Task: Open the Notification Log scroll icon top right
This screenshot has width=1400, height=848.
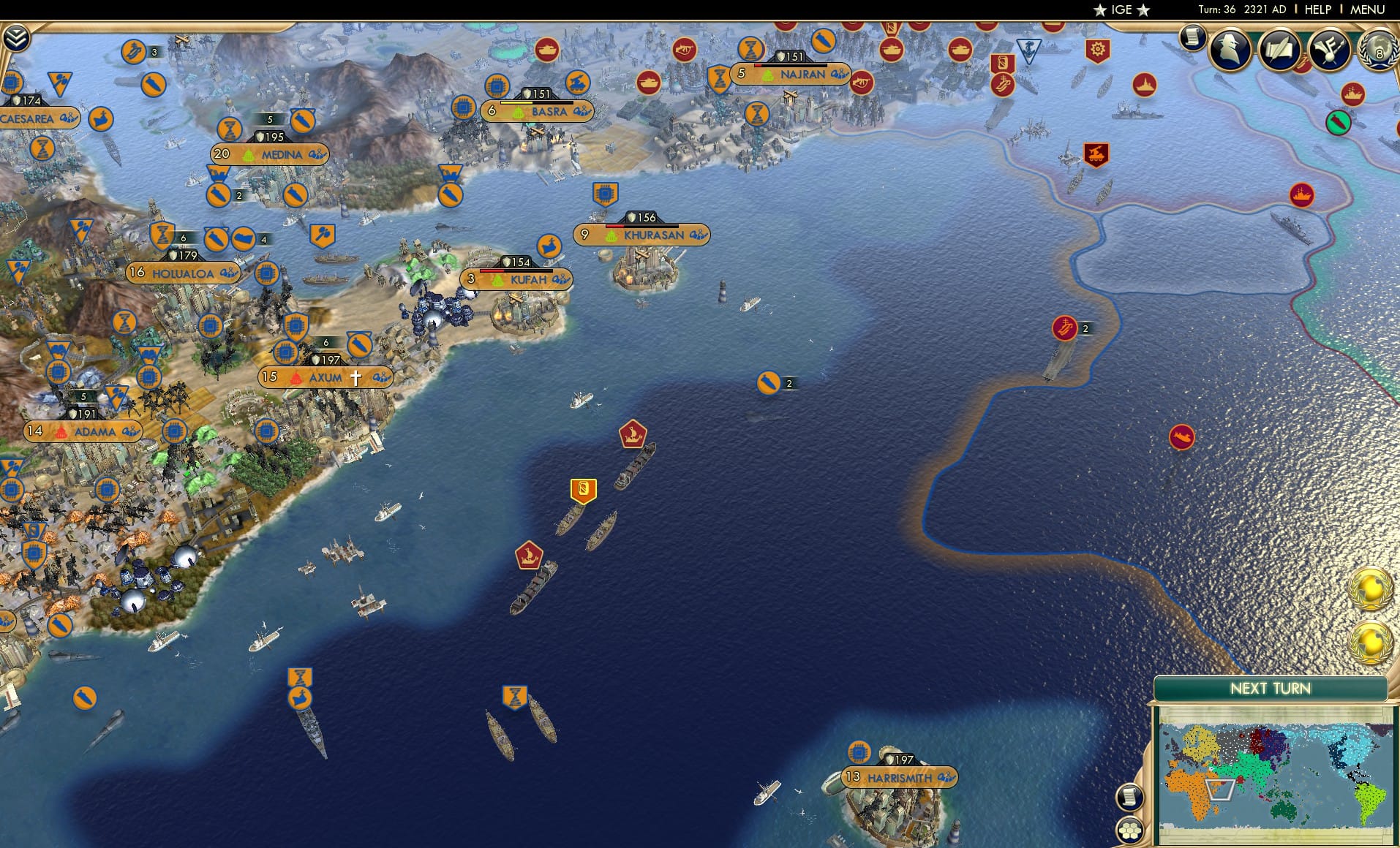Action: click(x=1192, y=38)
